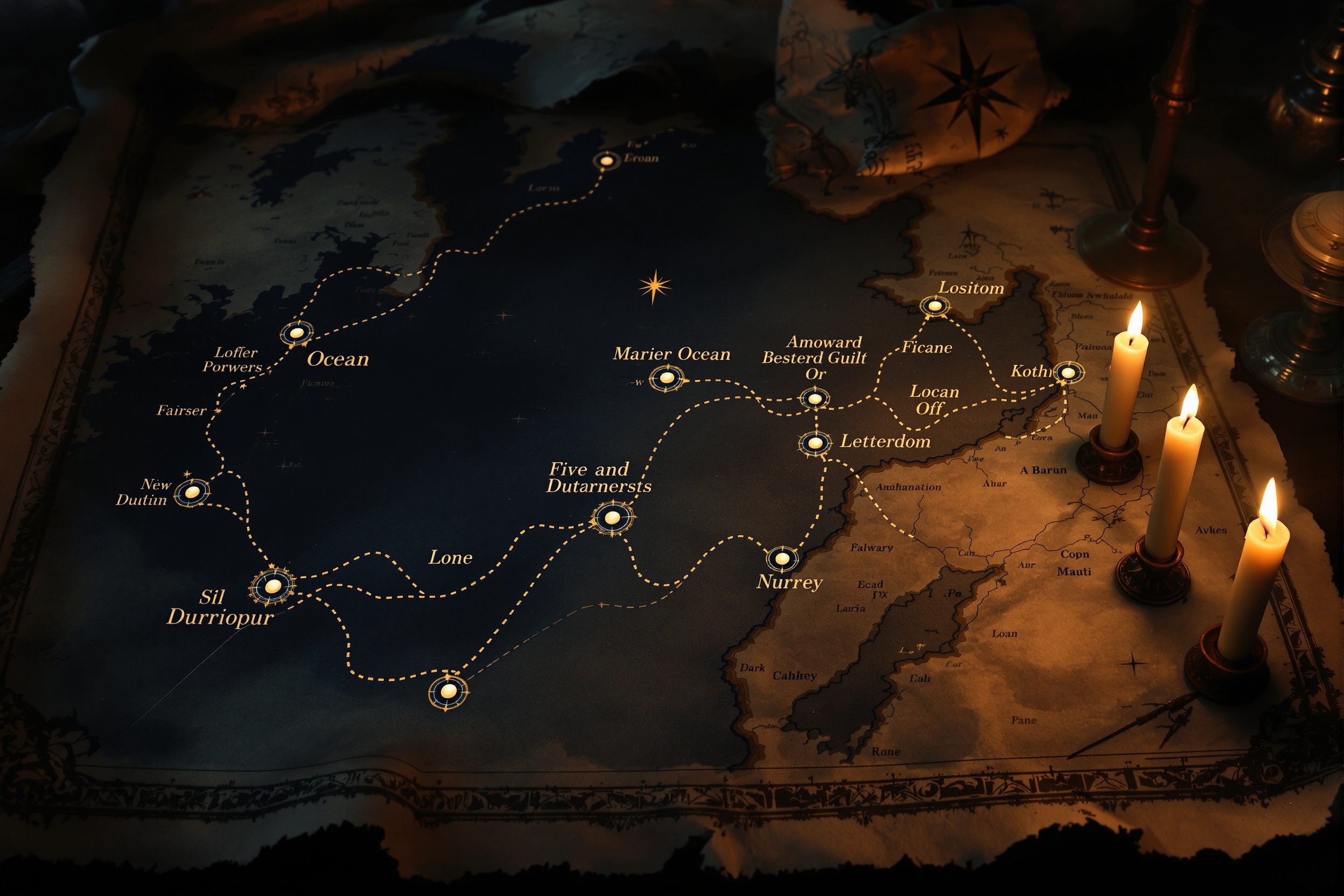Screen dimensions: 1344x896
Task: Select the Marier Ocean marker
Action: [x=666, y=377]
